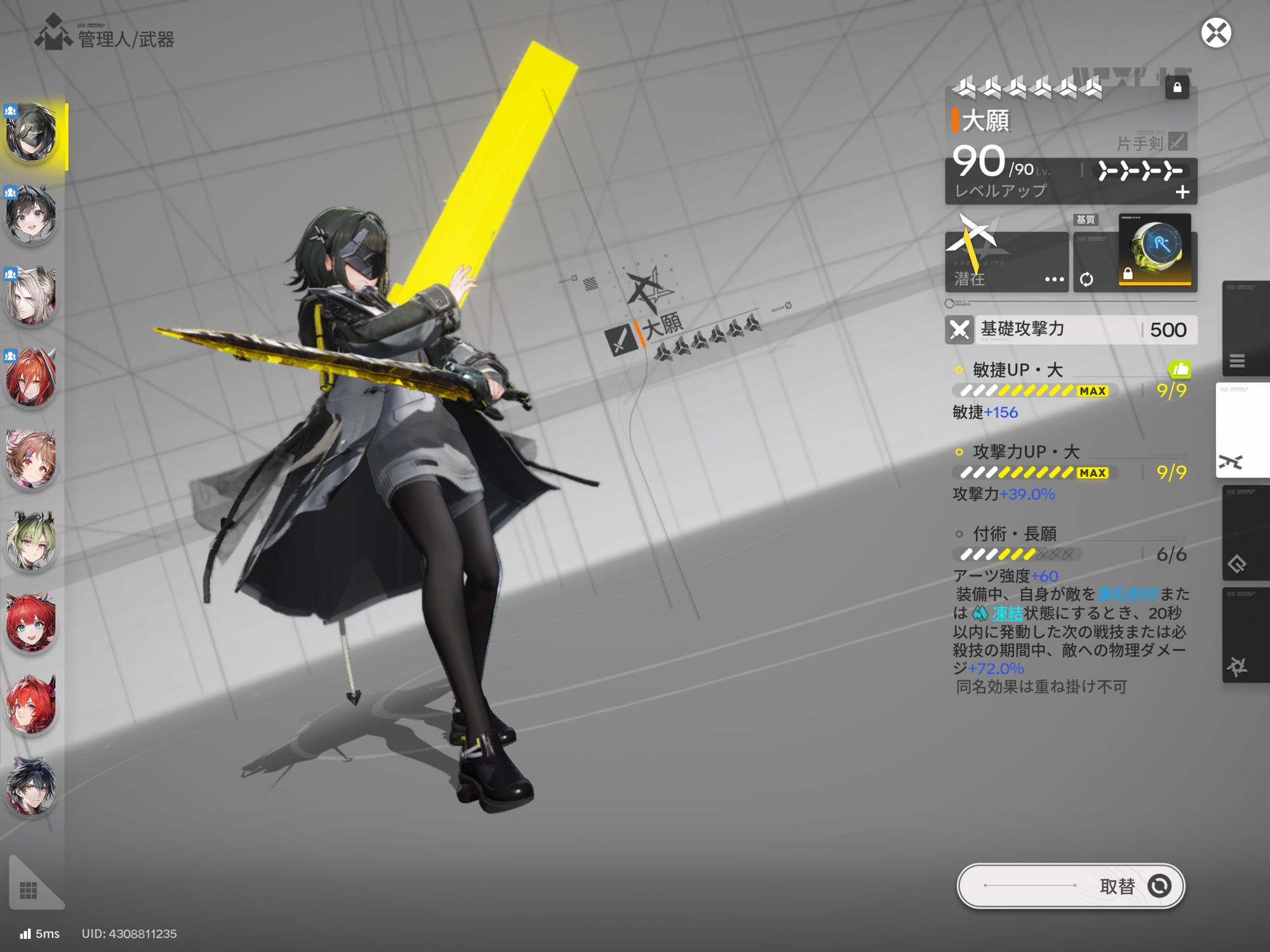
Task: Pick the brown-haired girl with hair clip
Action: [30, 459]
